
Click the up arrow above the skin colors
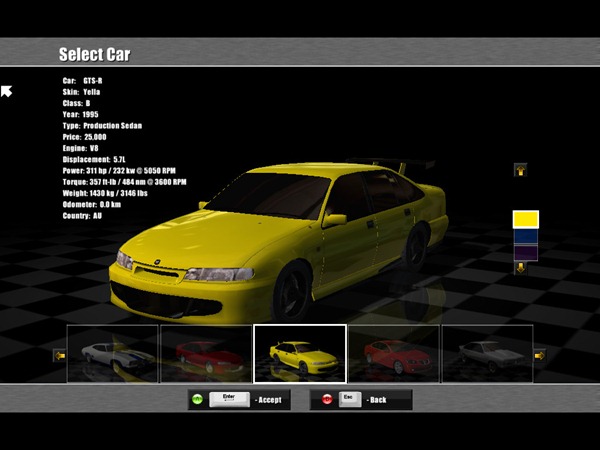pos(520,170)
